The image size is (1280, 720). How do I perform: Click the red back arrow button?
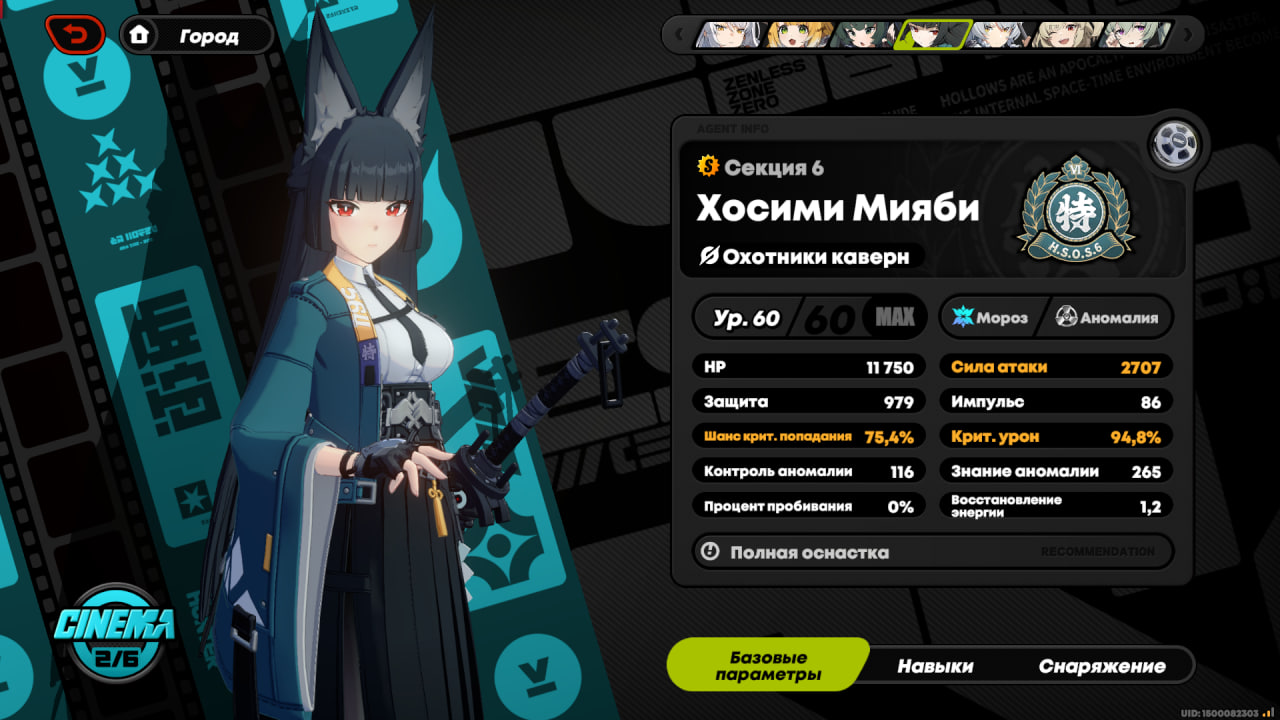coord(75,35)
